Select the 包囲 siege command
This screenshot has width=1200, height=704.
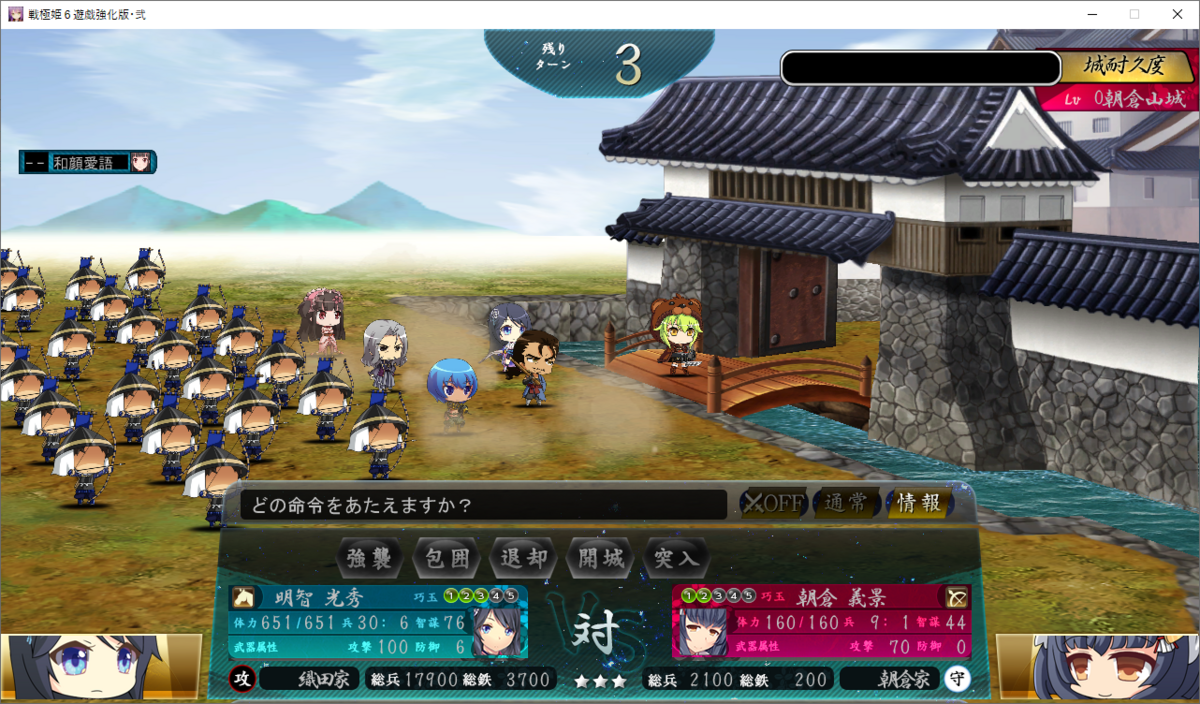(x=447, y=557)
